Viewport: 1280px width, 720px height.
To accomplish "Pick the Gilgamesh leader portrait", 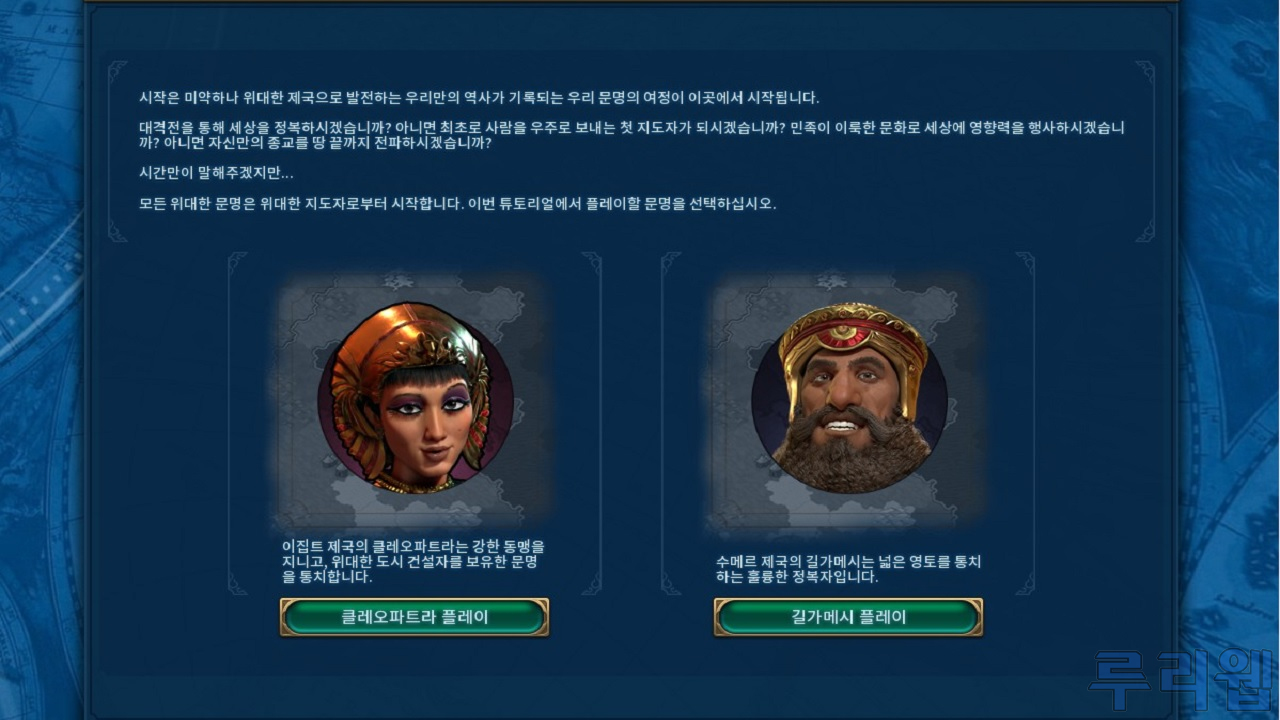I will [x=849, y=400].
